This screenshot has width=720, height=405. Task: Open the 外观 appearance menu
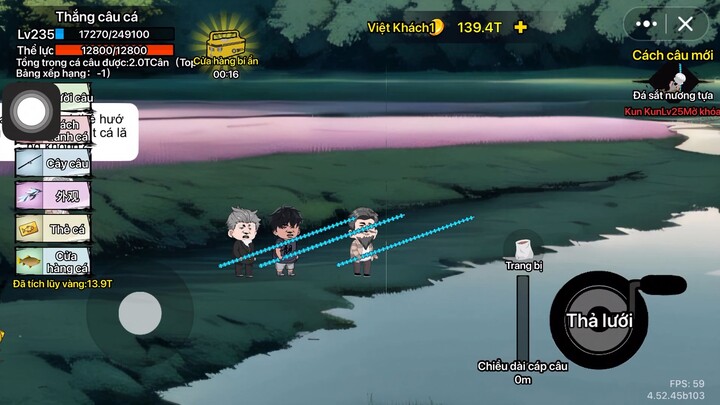tap(53, 195)
